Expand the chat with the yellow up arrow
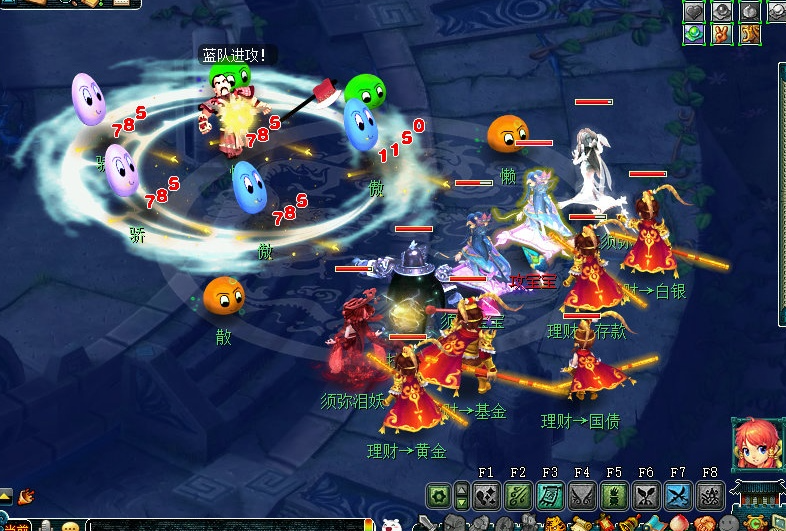 point(7,495)
